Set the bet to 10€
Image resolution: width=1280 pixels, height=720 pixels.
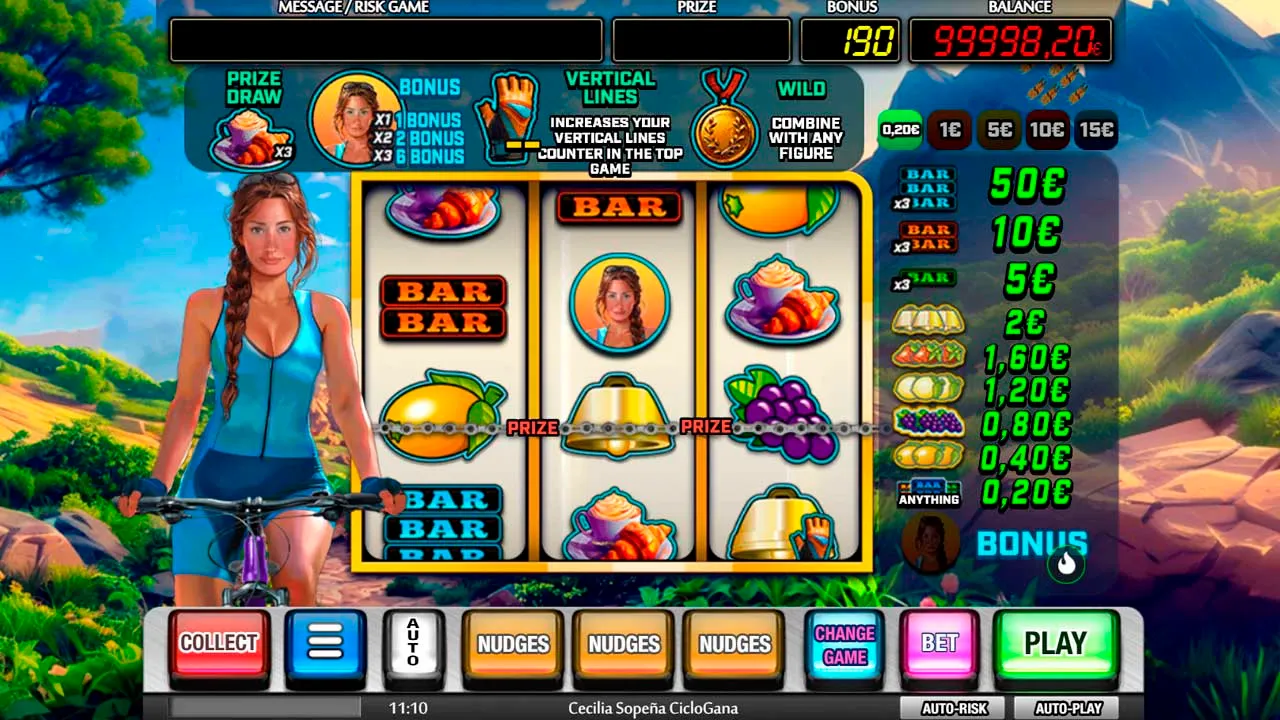[x=1047, y=129]
